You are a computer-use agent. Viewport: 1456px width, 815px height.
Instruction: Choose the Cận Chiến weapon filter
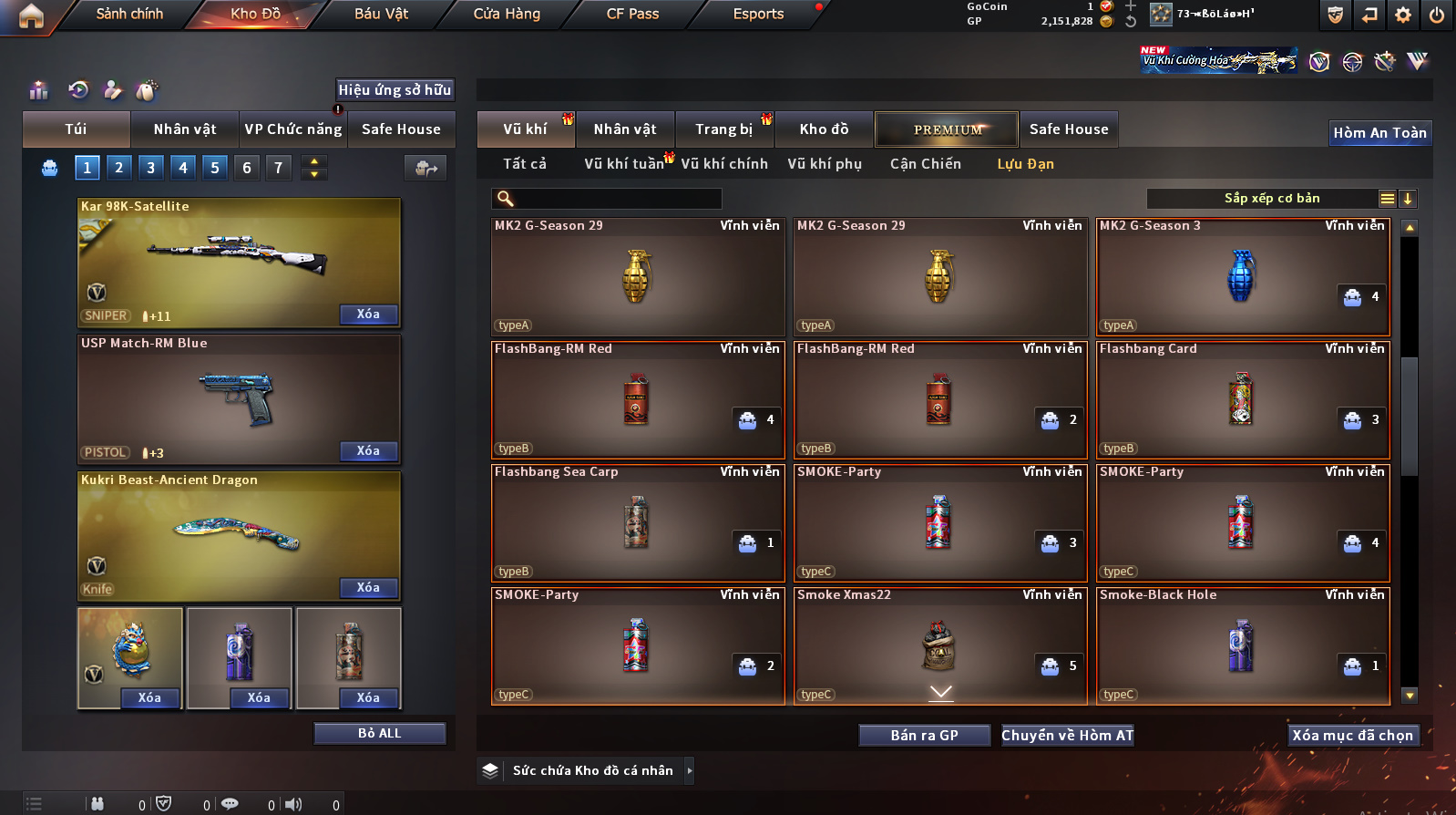click(925, 164)
